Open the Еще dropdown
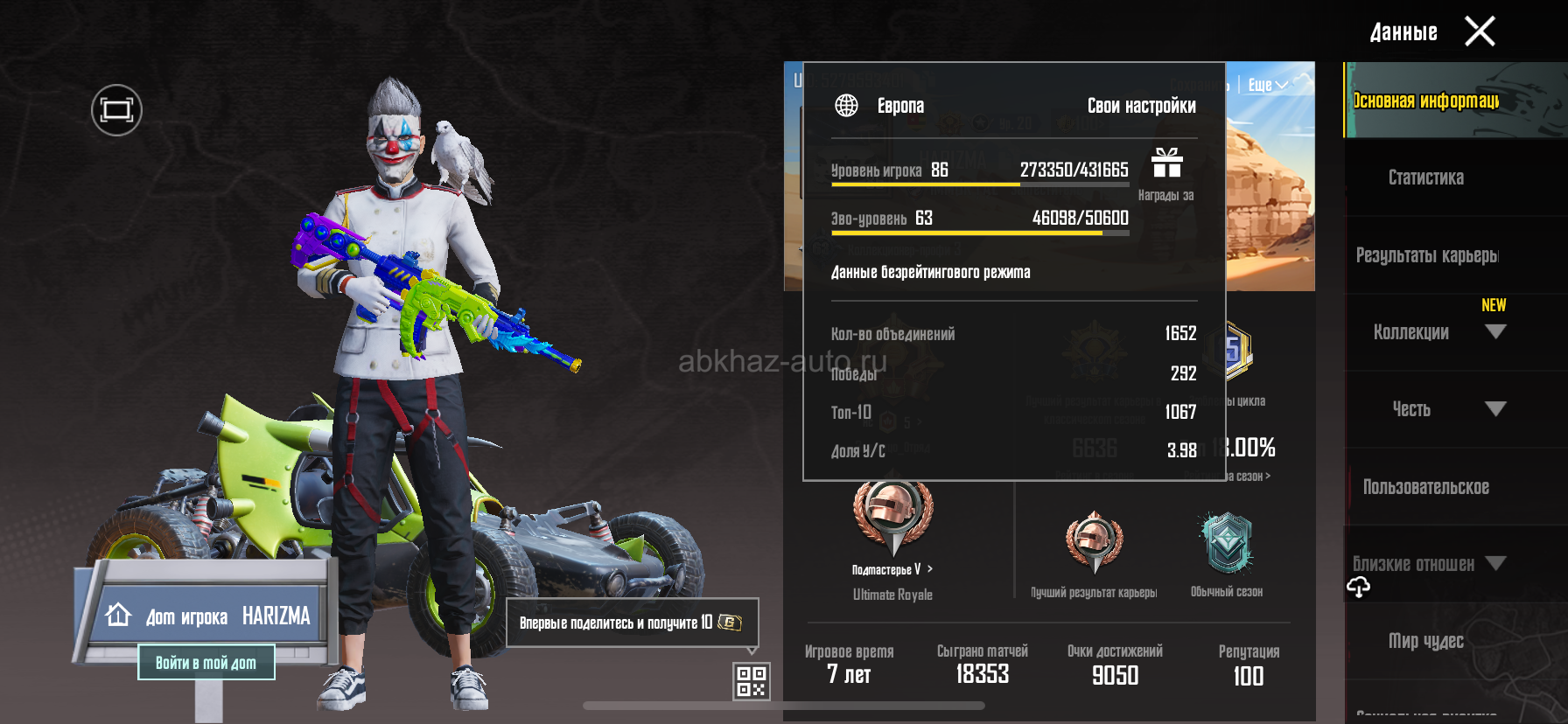The image size is (1568, 724). coord(1267,85)
